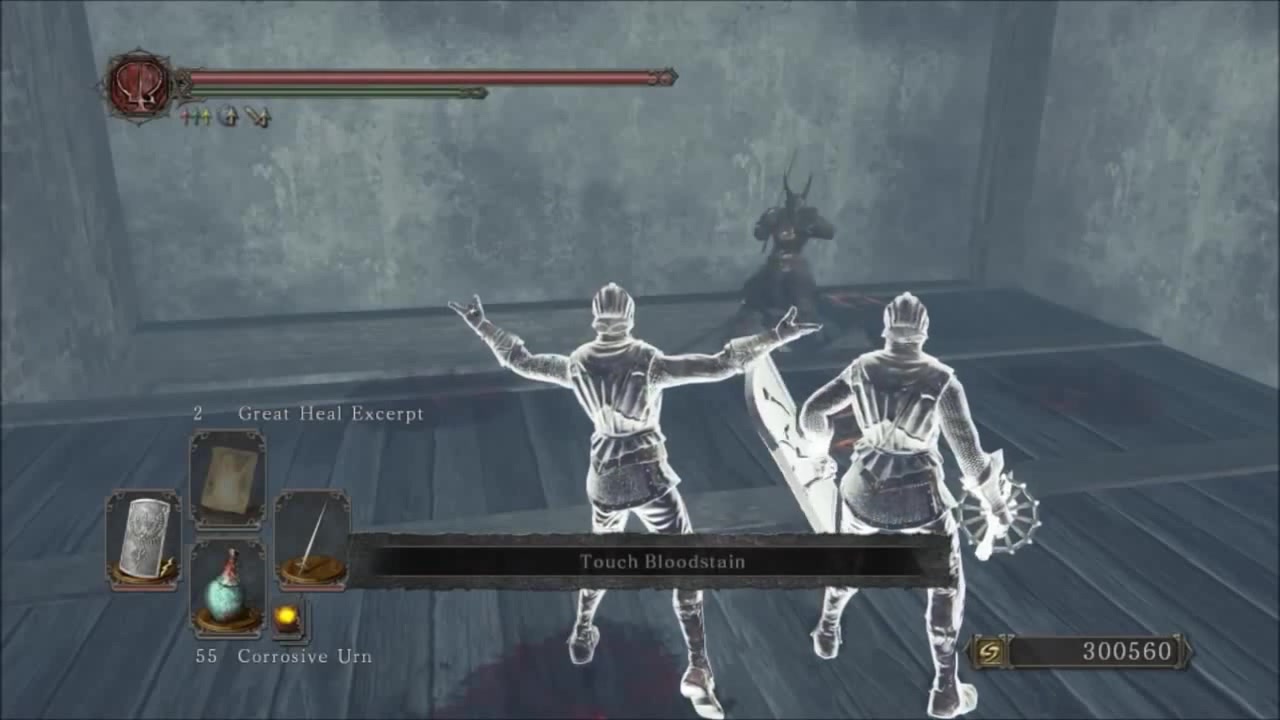Click the left-hand tower shield slot
The image size is (1280, 720).
click(143, 539)
